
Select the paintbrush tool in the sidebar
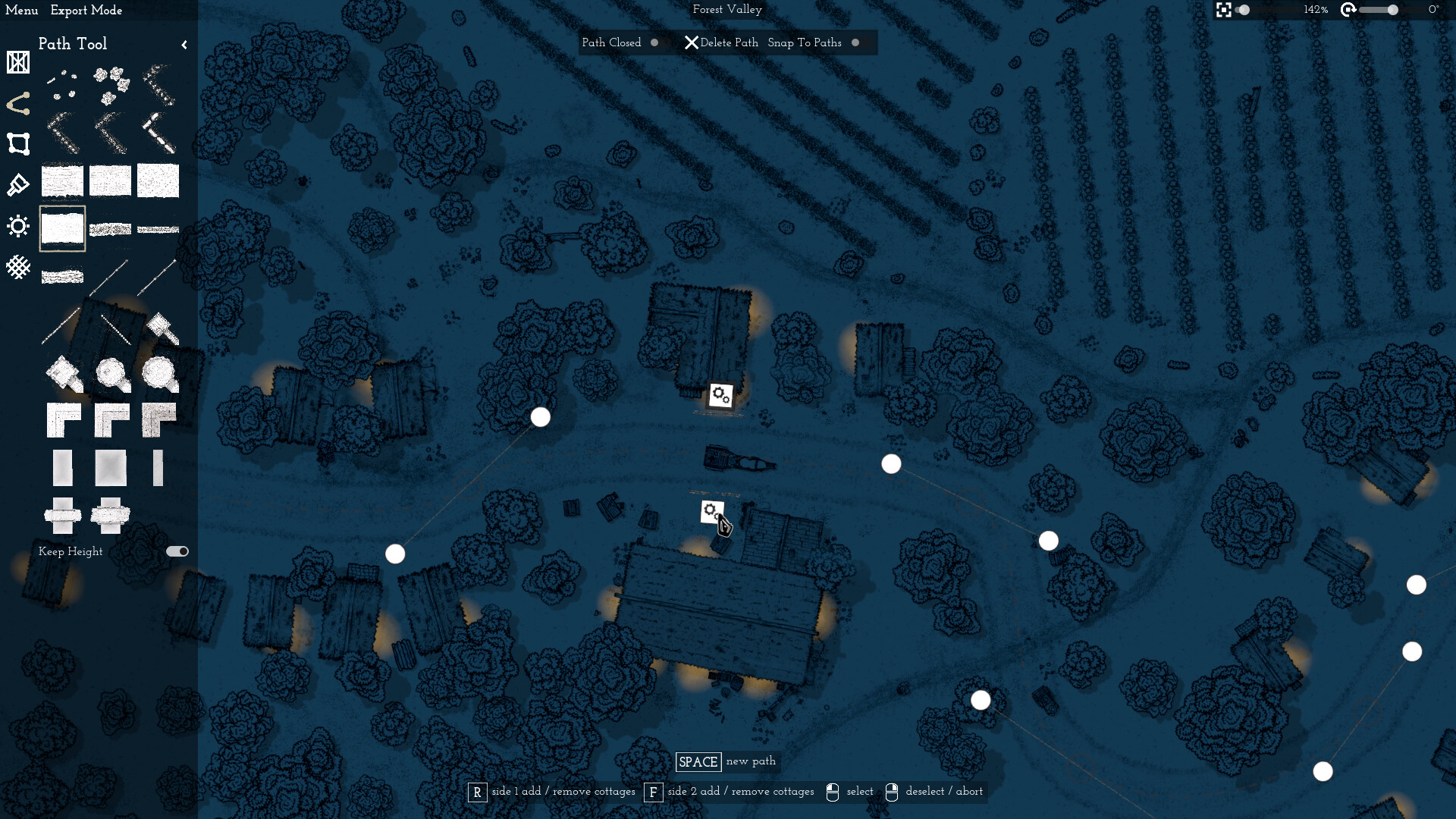(18, 184)
